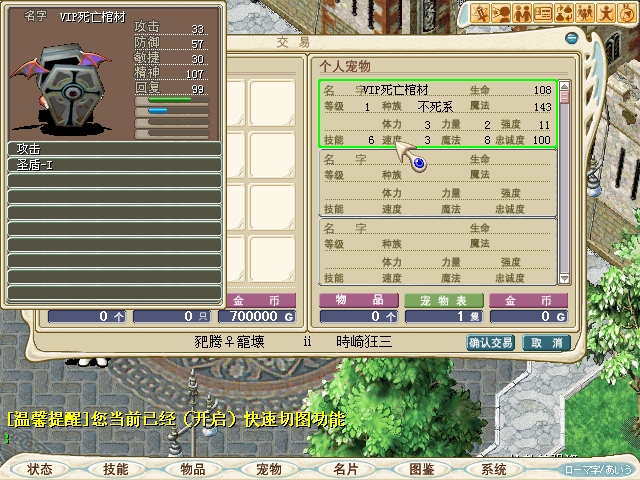640x480 pixels.
Task: Select the 圣盾-I skill row
Action: (x=114, y=165)
